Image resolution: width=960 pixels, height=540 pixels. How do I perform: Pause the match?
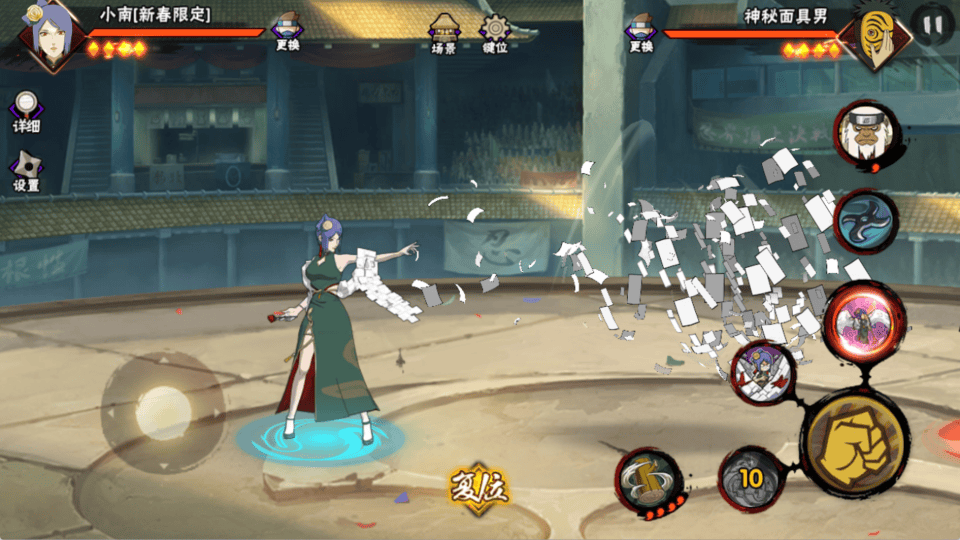931,25
